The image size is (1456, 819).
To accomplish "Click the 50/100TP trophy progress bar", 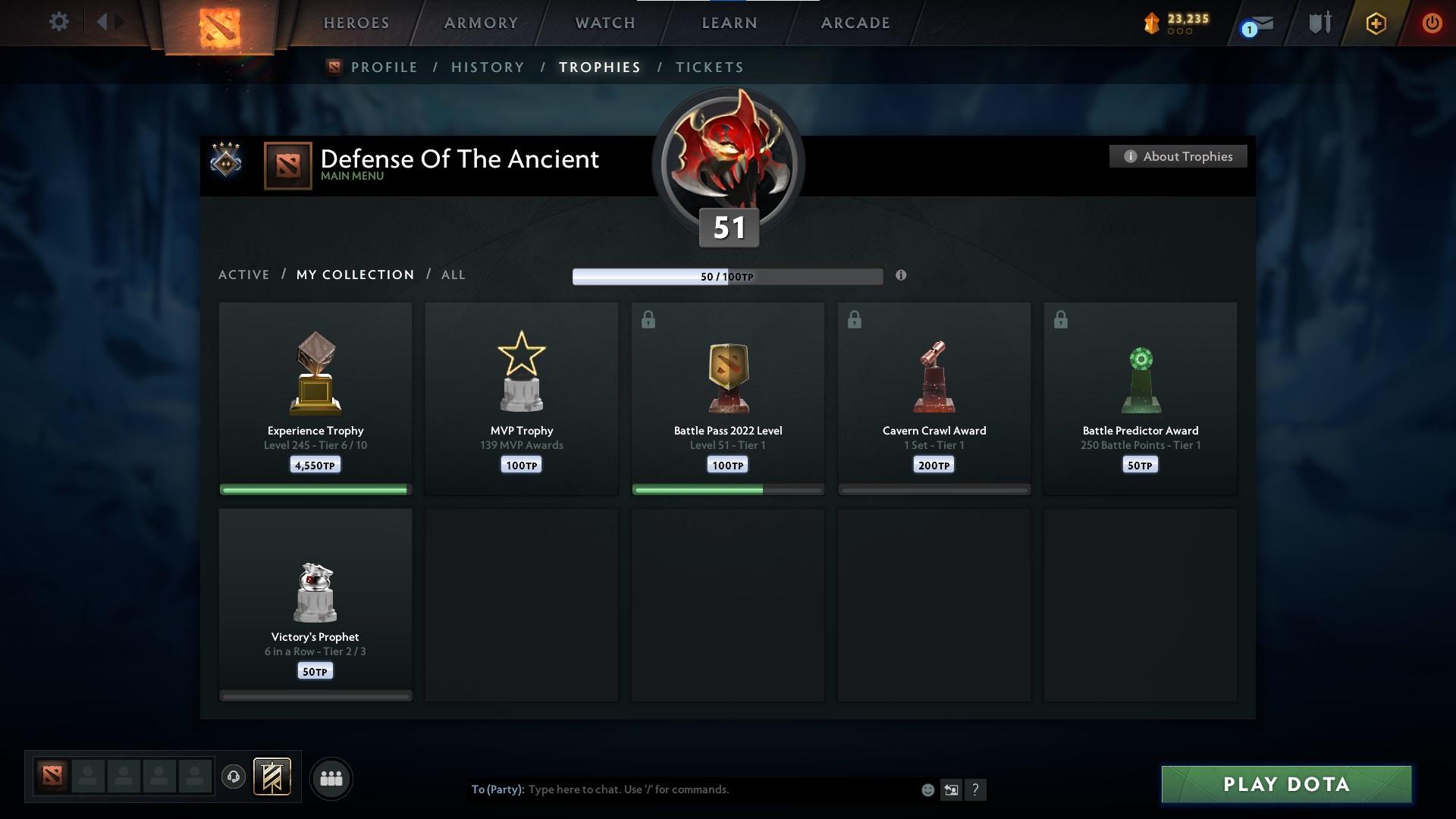I will click(x=726, y=276).
